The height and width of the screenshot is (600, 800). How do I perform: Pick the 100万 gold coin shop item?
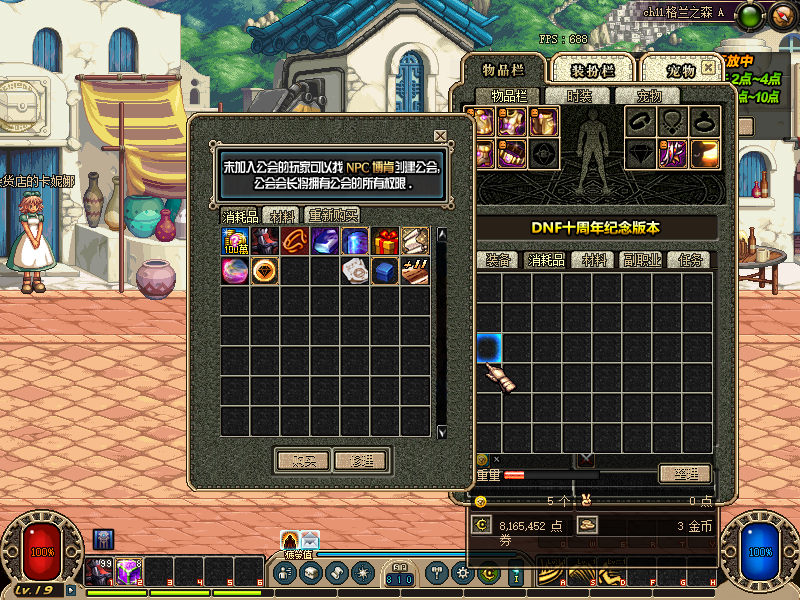(236, 241)
